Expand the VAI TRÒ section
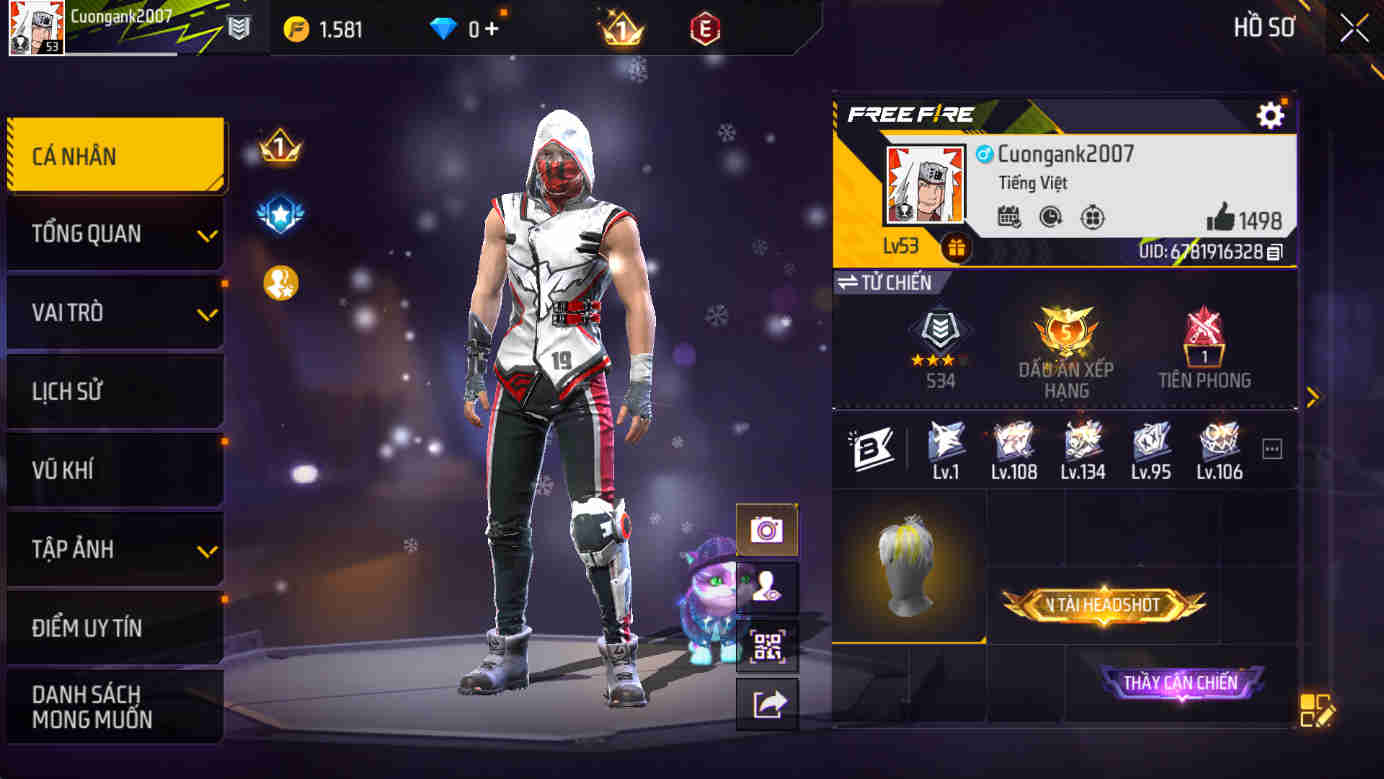Screen dimensions: 1384x779 click(113, 312)
